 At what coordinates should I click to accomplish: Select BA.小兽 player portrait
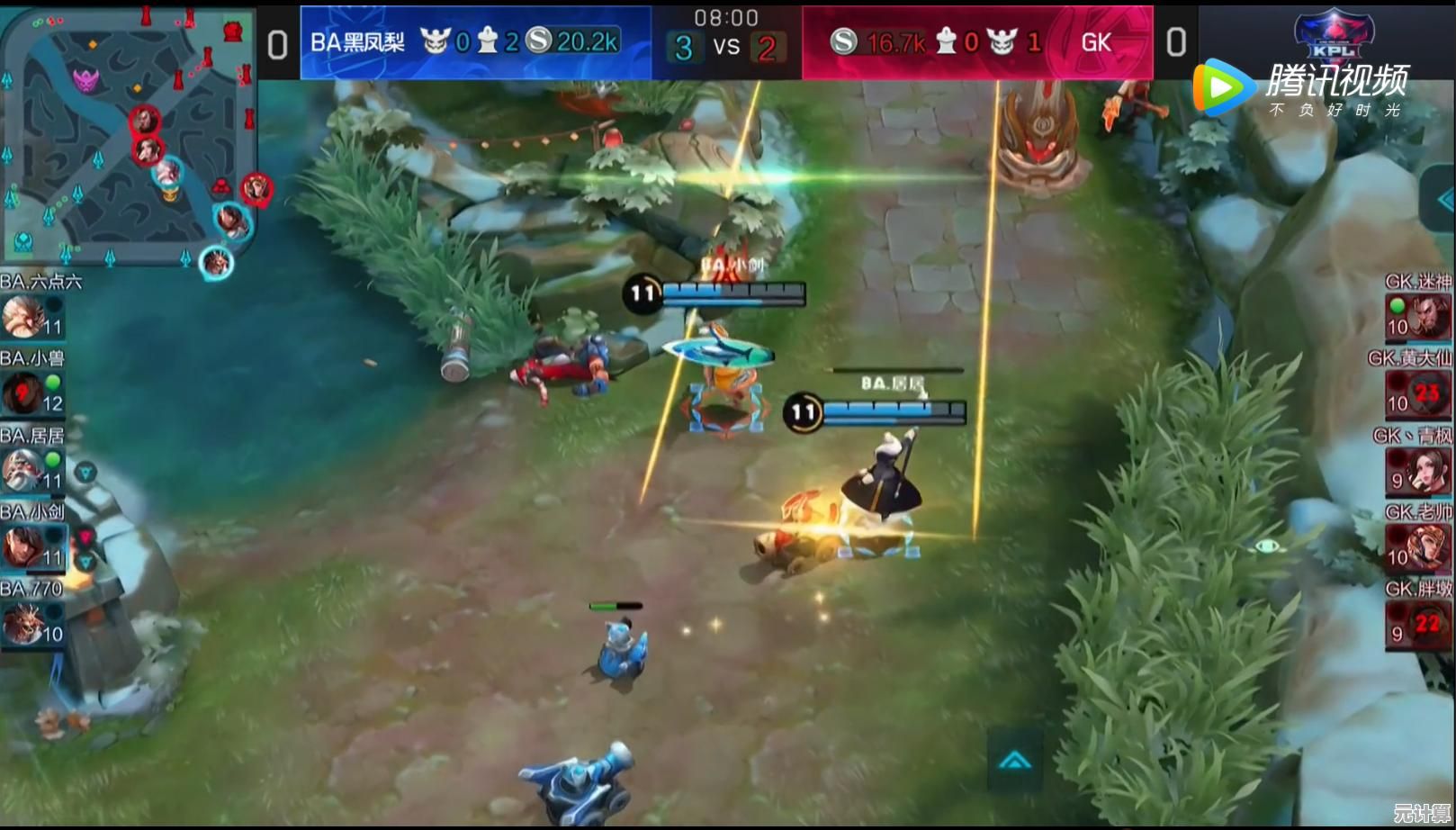coord(22,393)
